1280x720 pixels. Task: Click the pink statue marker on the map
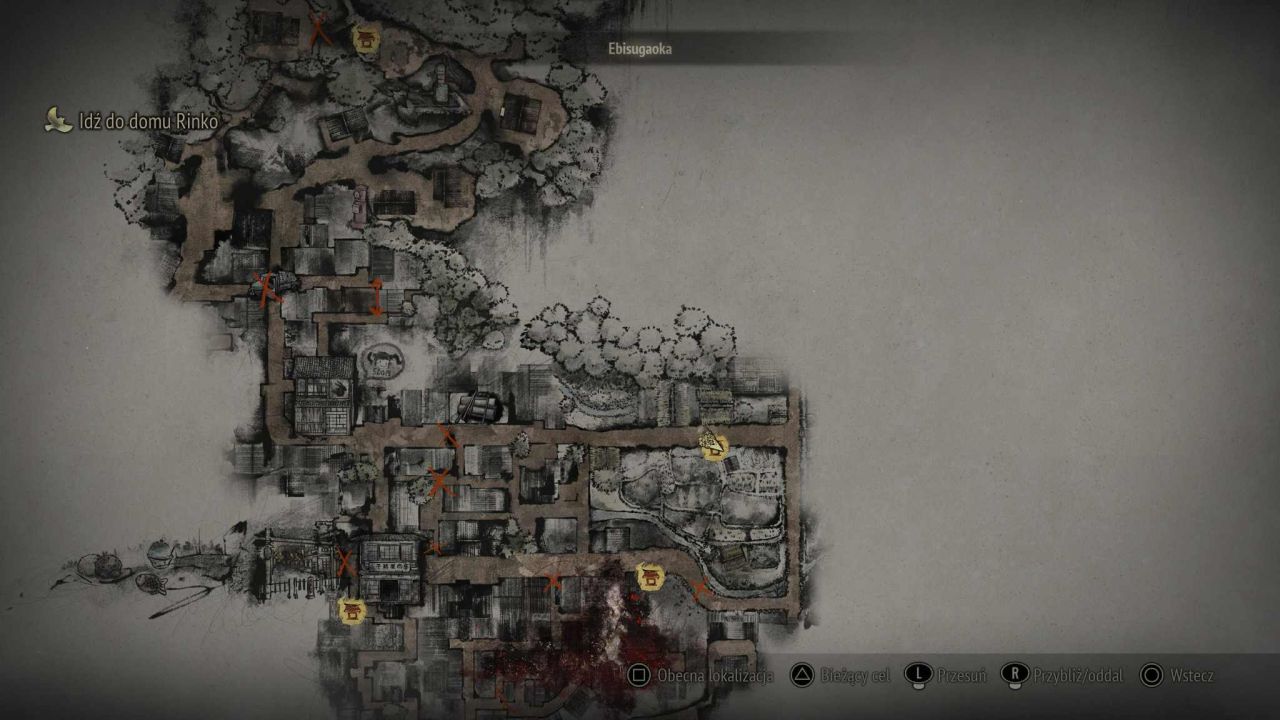click(358, 205)
